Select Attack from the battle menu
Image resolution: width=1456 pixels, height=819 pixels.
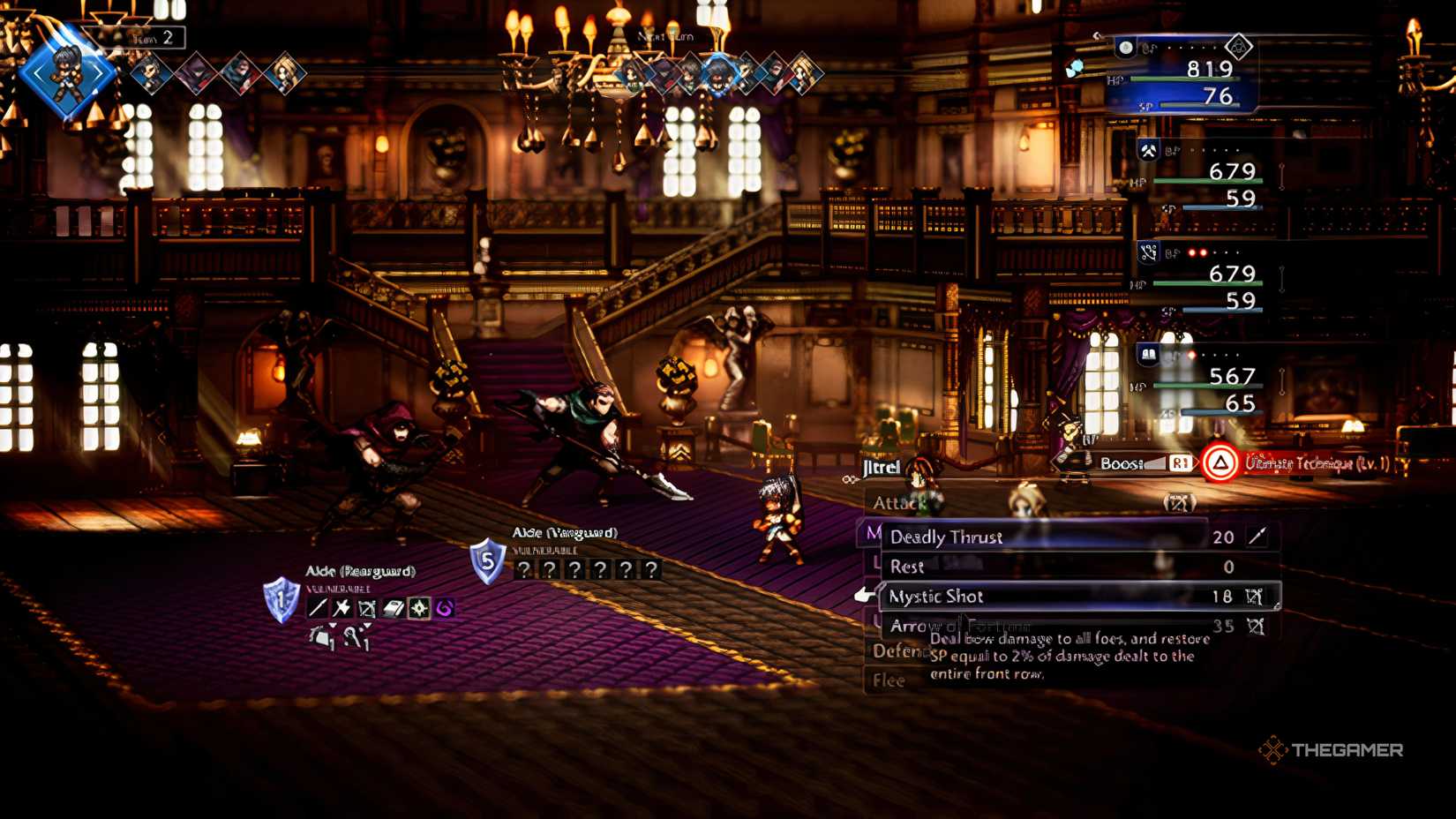tap(898, 501)
